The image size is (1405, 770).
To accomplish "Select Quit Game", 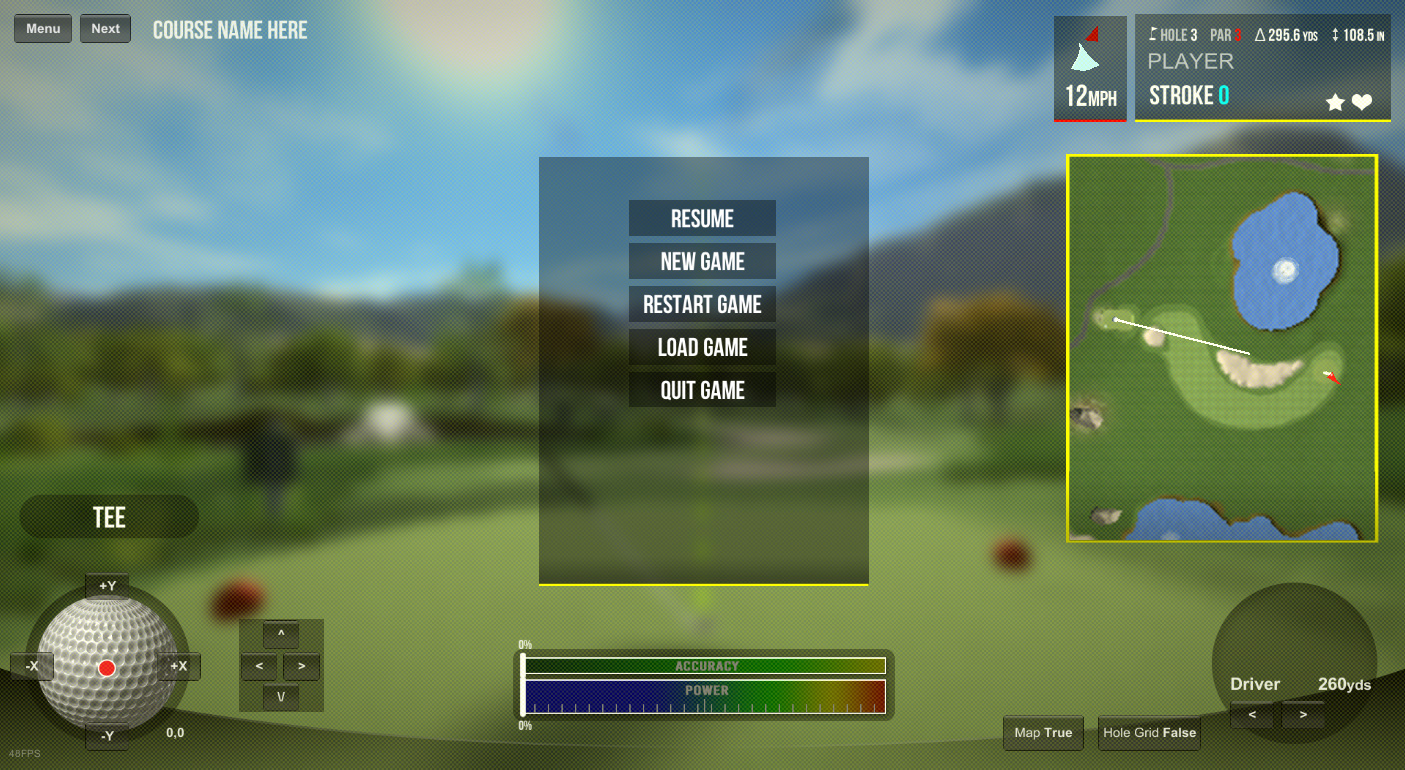I will point(702,391).
